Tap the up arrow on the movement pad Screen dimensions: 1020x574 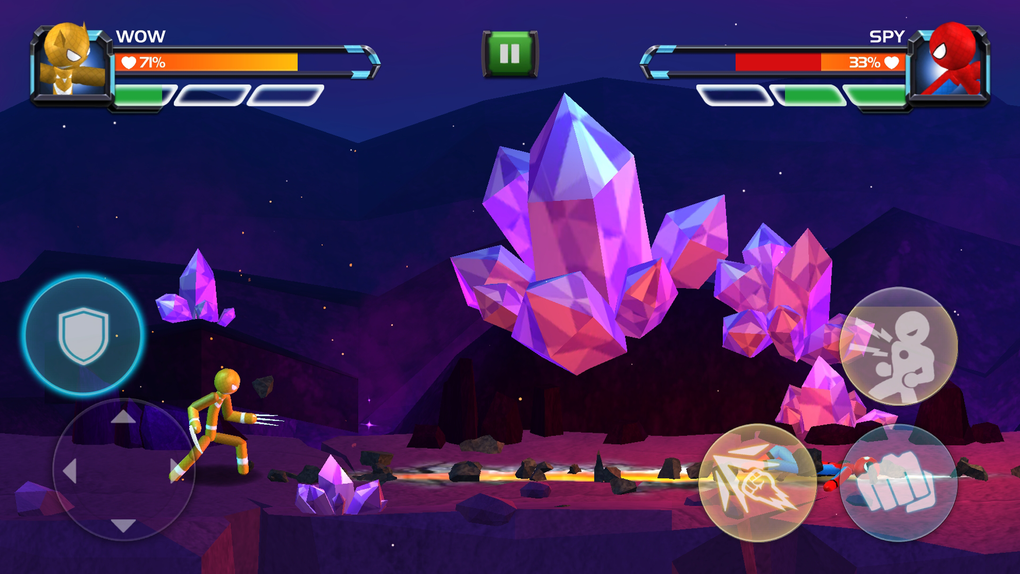[123, 416]
